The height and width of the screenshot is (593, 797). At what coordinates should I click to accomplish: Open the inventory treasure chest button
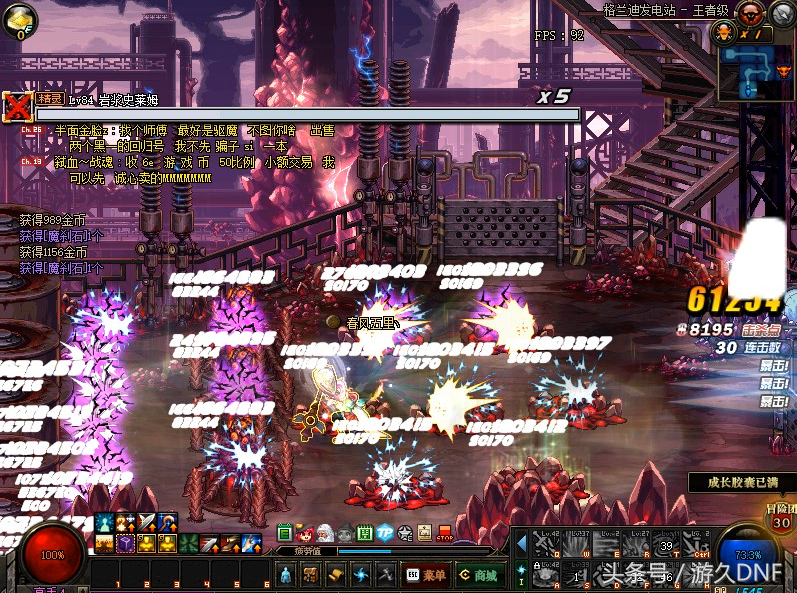coord(310,575)
